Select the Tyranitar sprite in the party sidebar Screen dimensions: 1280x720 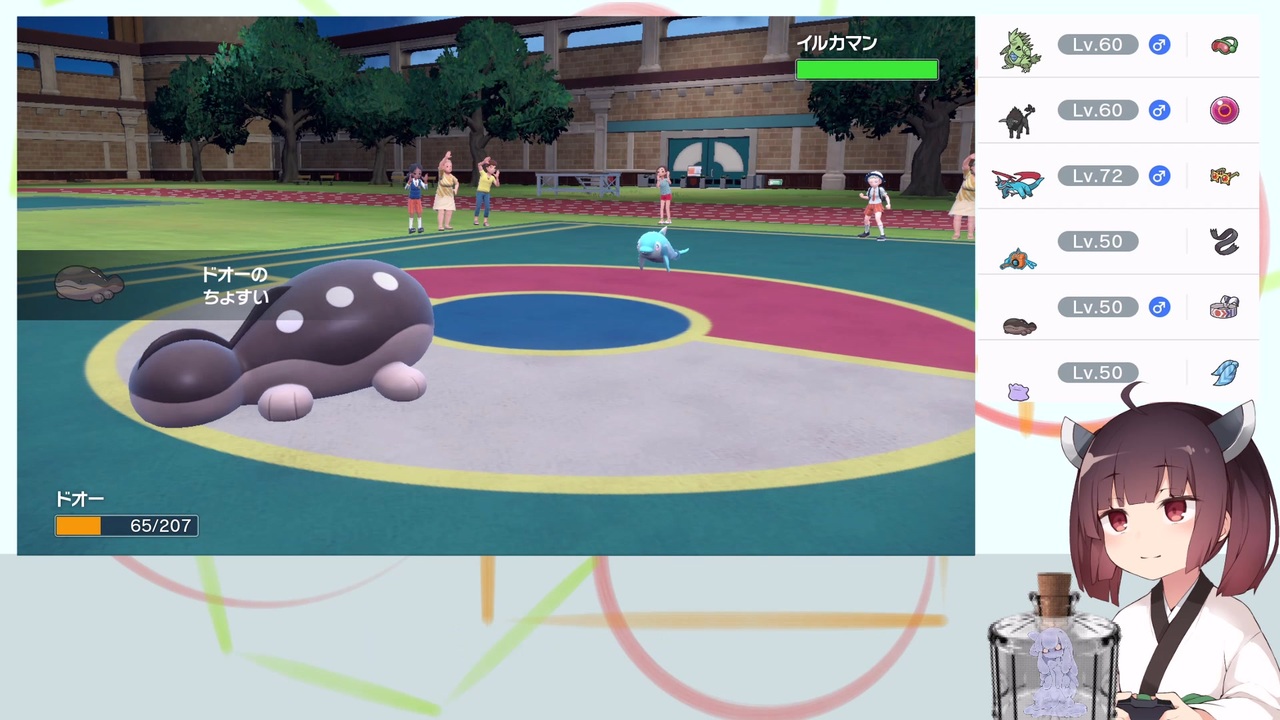point(1018,45)
